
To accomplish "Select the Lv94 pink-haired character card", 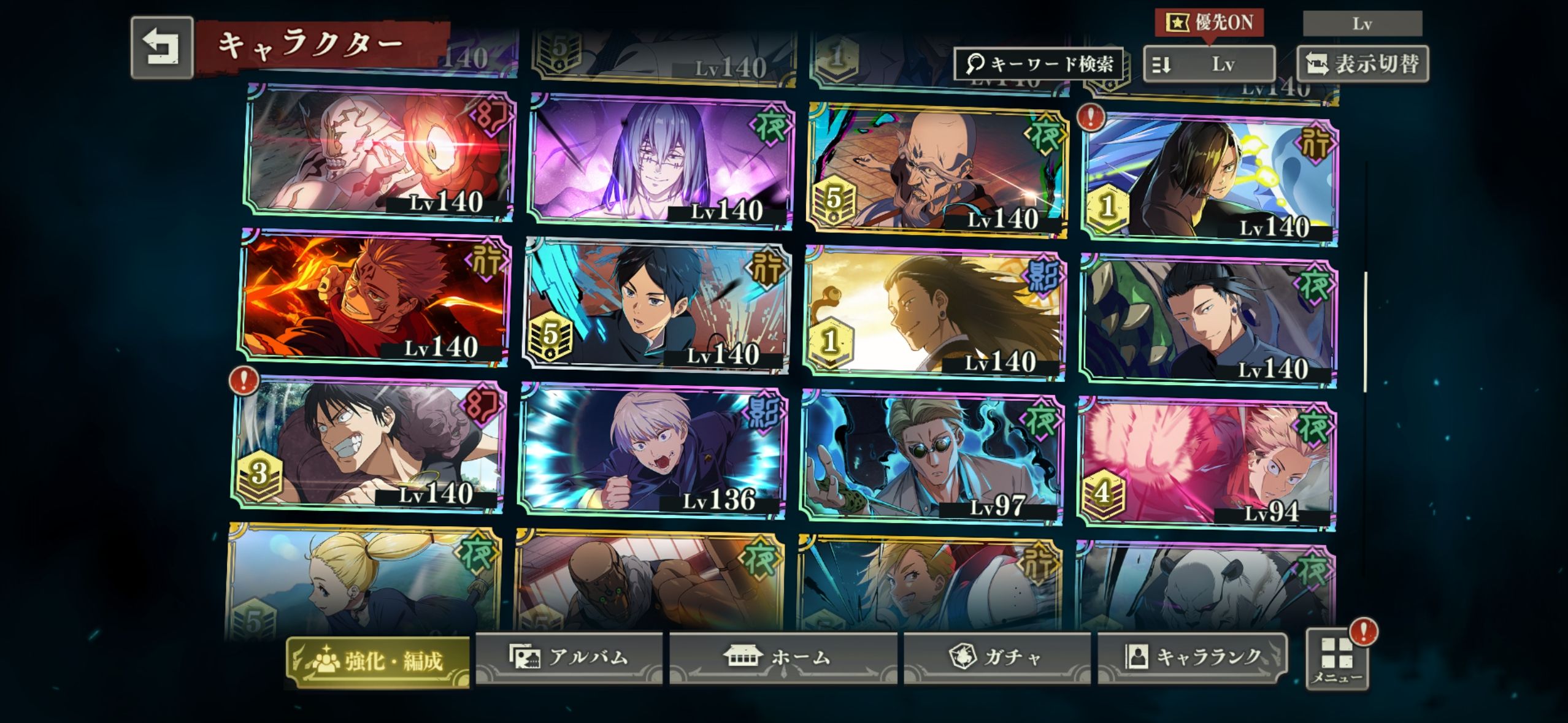I will point(1206,465).
